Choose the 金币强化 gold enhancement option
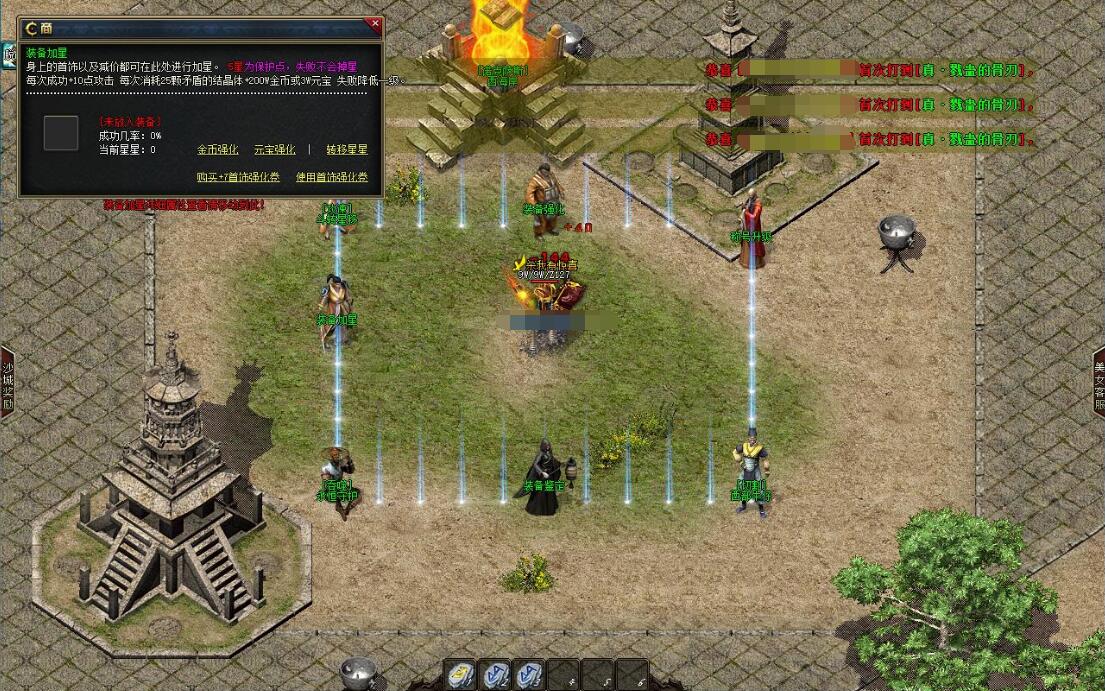The image size is (1105, 691). 217,150
